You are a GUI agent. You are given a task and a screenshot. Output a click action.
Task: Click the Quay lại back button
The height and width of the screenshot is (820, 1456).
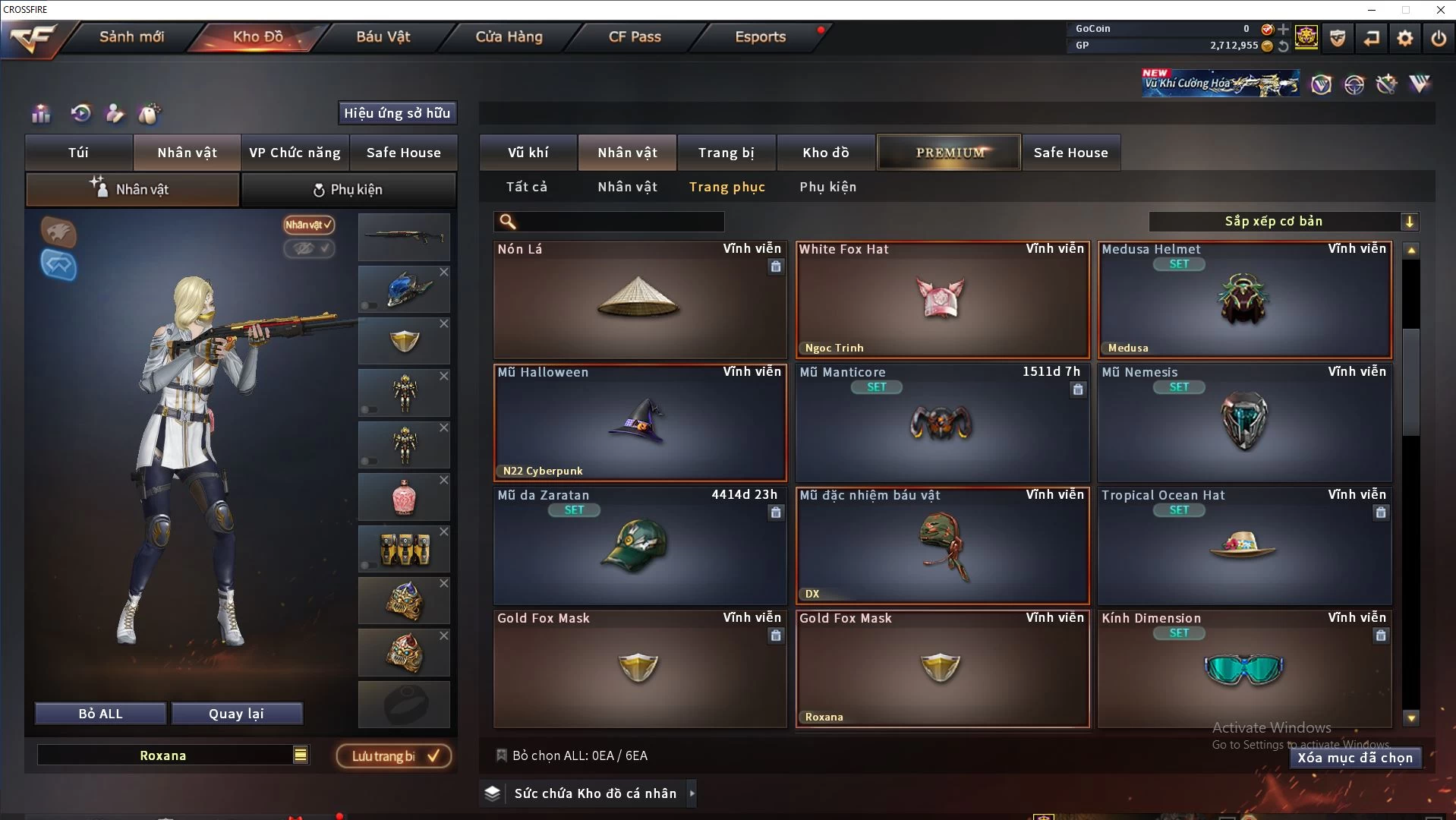click(236, 714)
